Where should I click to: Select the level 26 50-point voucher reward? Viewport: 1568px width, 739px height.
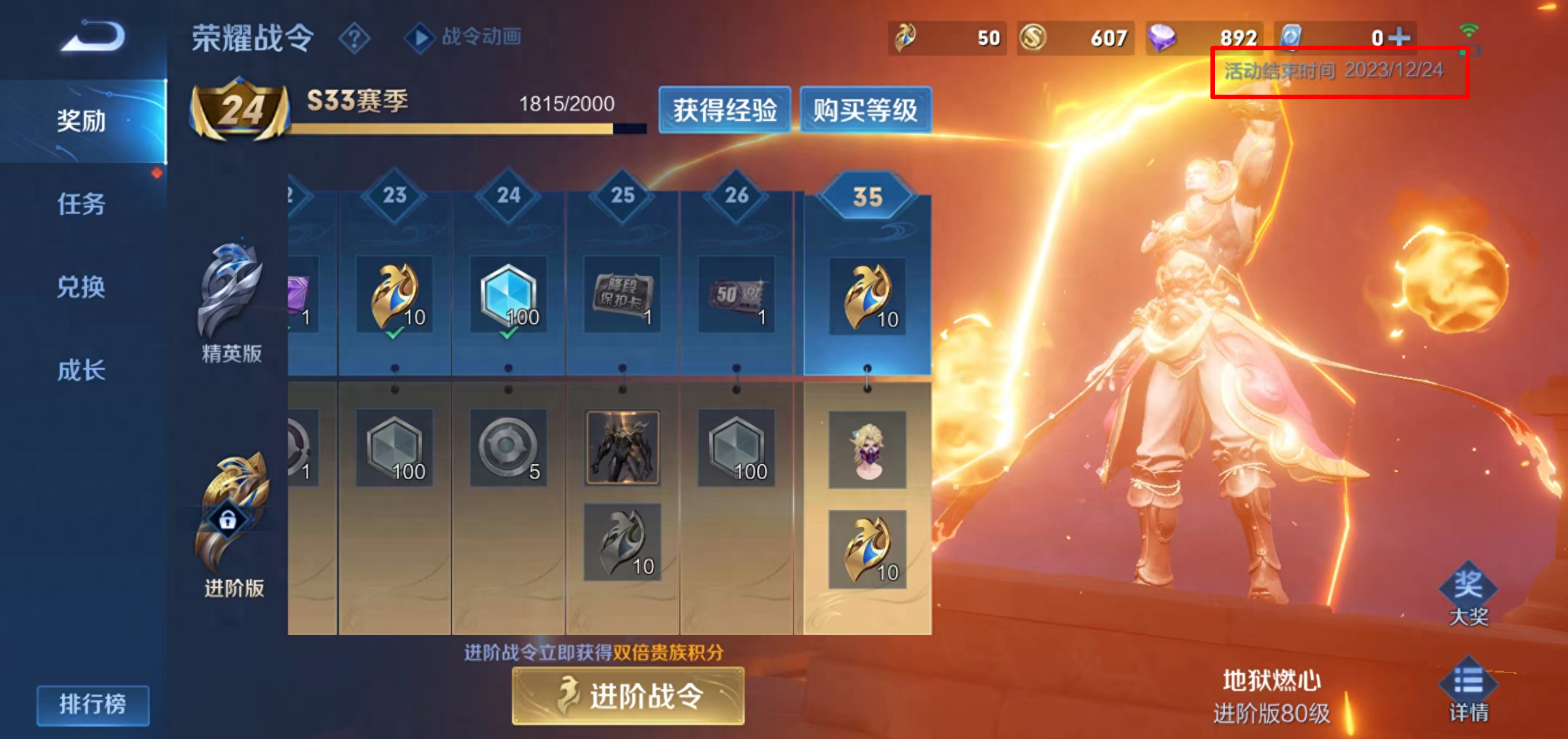click(736, 295)
